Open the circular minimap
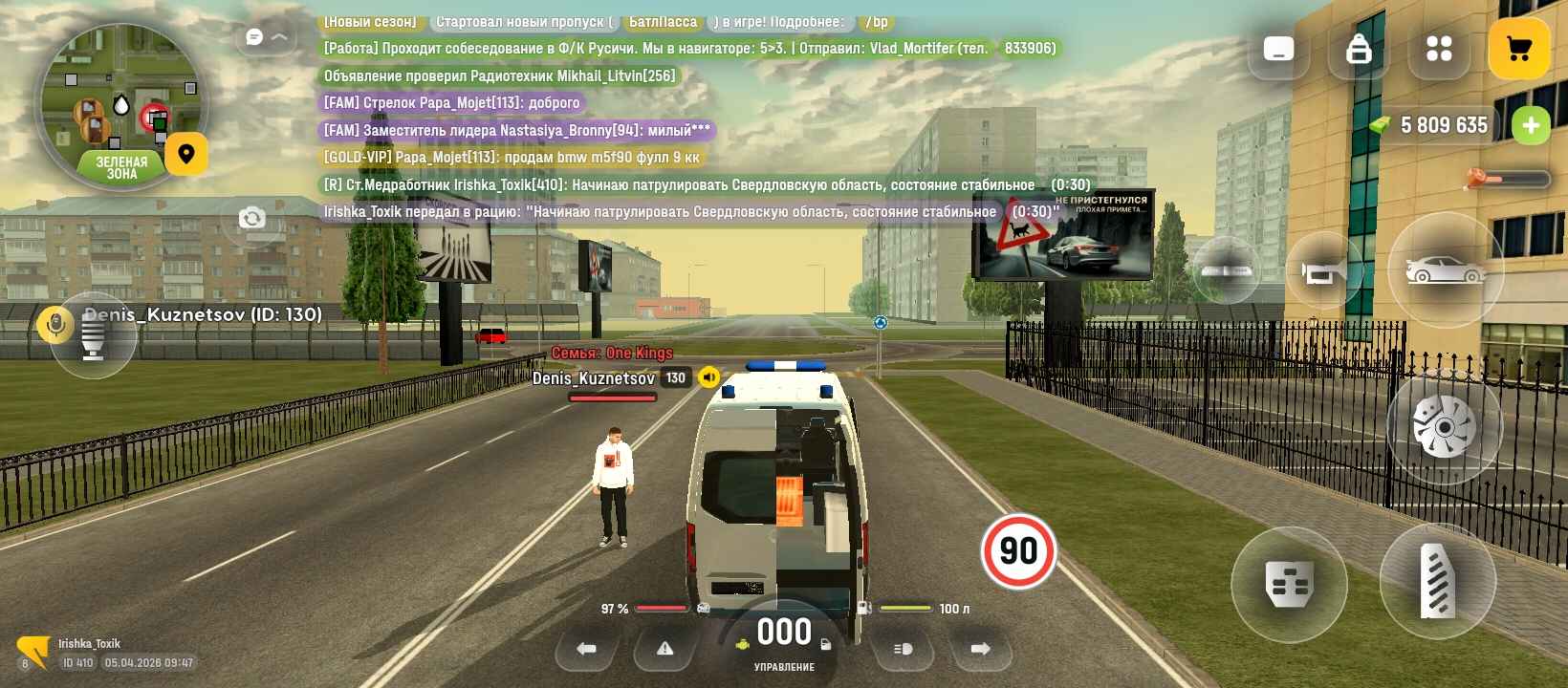 coord(120,105)
